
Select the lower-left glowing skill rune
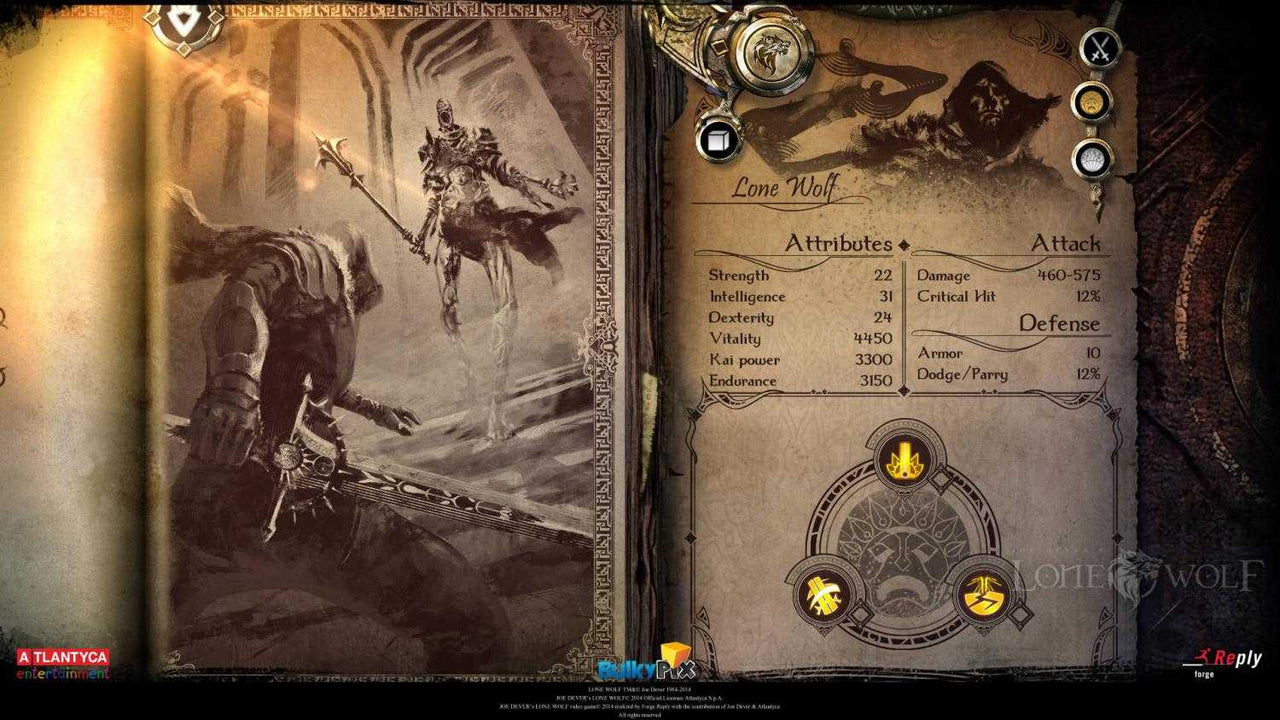click(x=825, y=592)
